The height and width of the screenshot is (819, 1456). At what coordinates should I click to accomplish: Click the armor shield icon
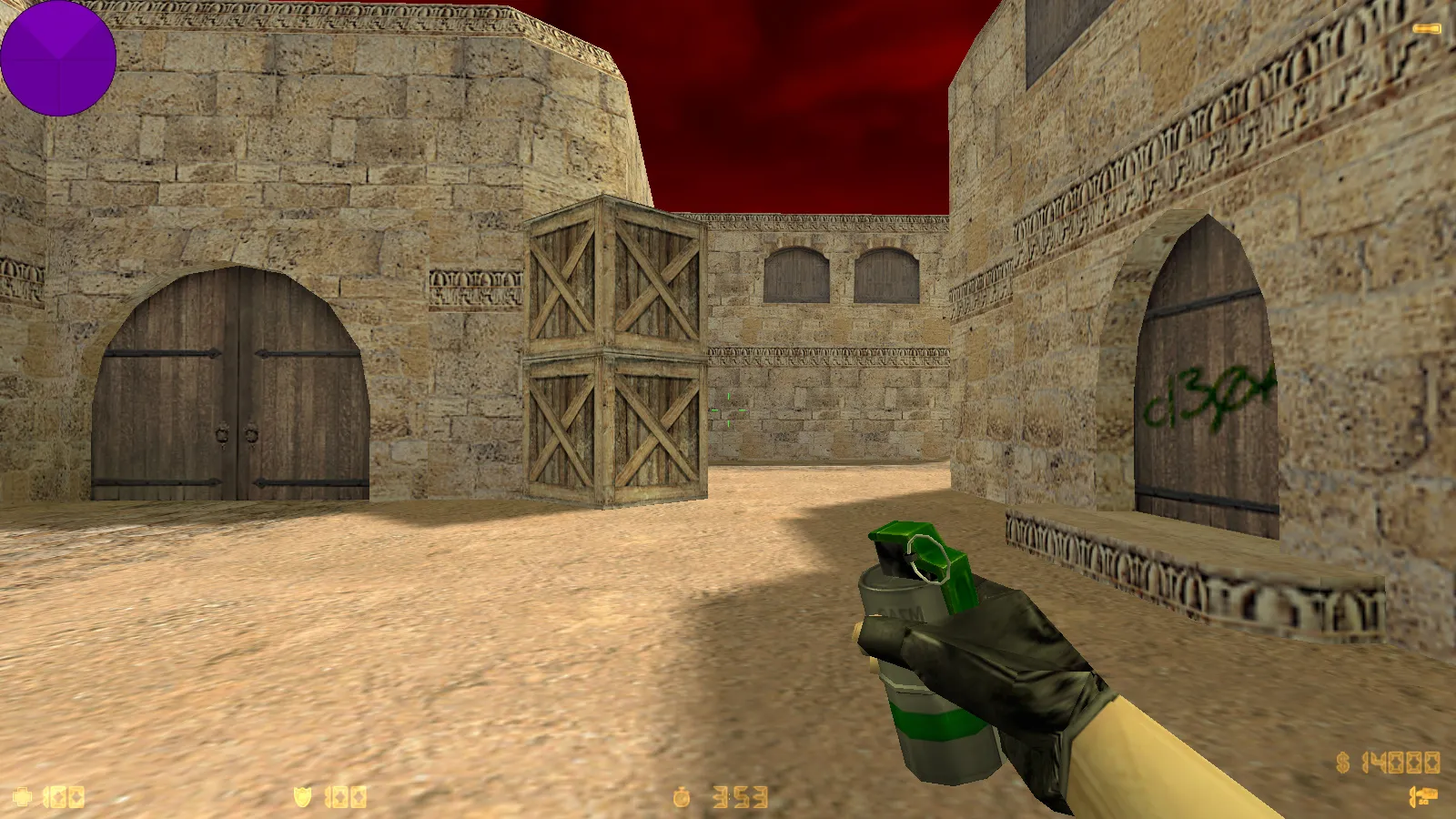tap(302, 797)
